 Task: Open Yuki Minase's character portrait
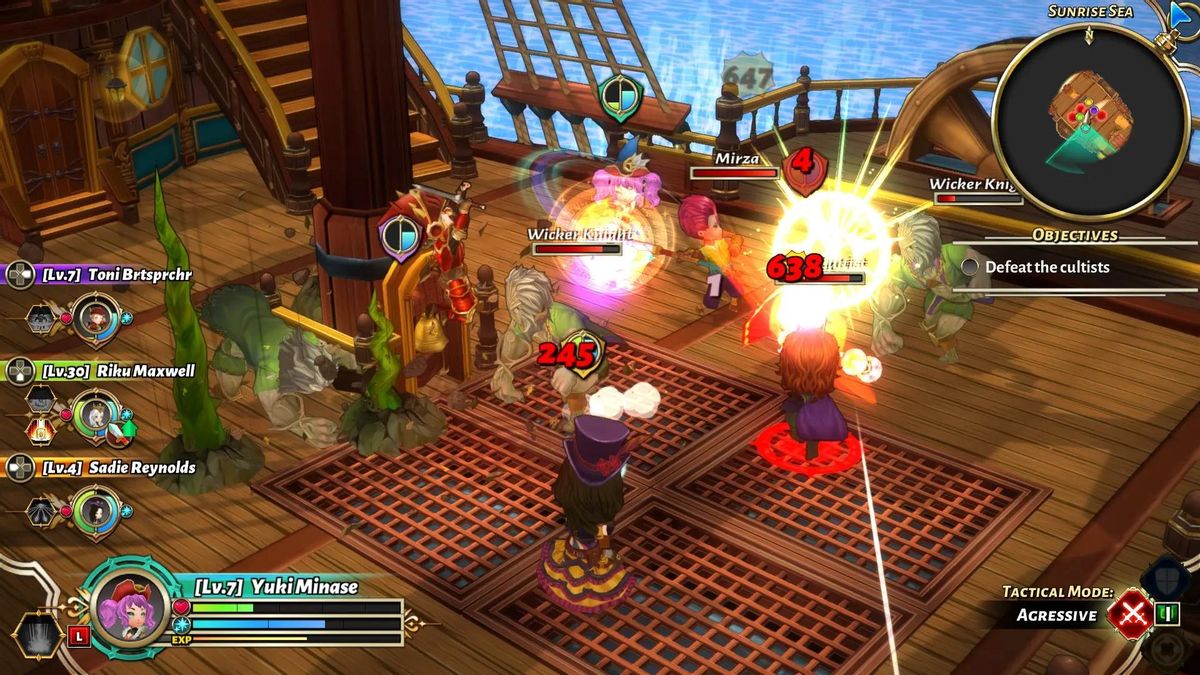click(x=130, y=607)
